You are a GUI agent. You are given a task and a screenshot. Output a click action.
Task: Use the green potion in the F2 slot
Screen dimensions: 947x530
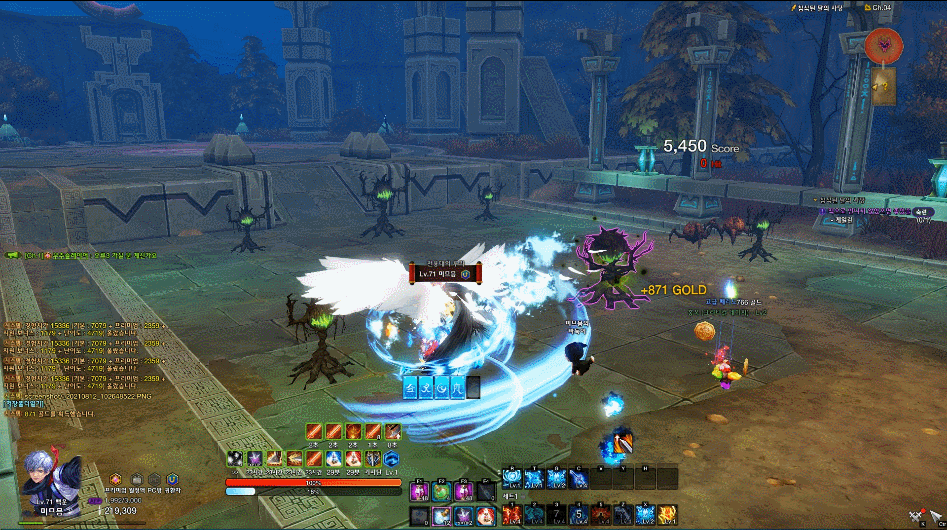[440, 492]
